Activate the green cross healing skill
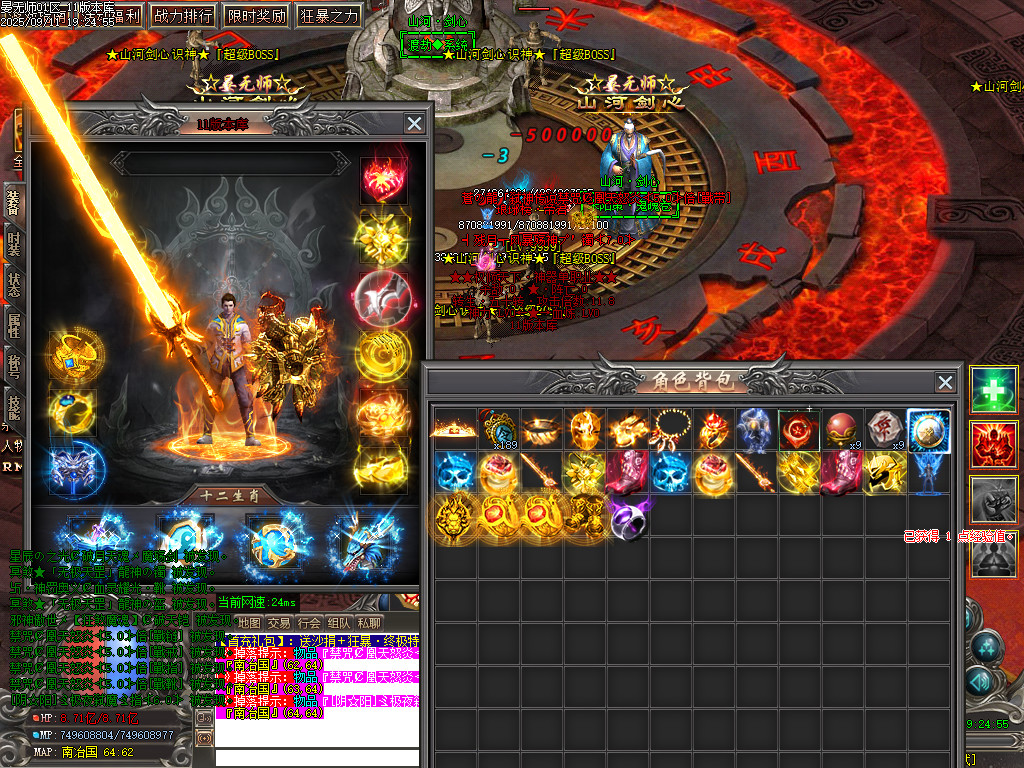The image size is (1024, 768). [993, 391]
